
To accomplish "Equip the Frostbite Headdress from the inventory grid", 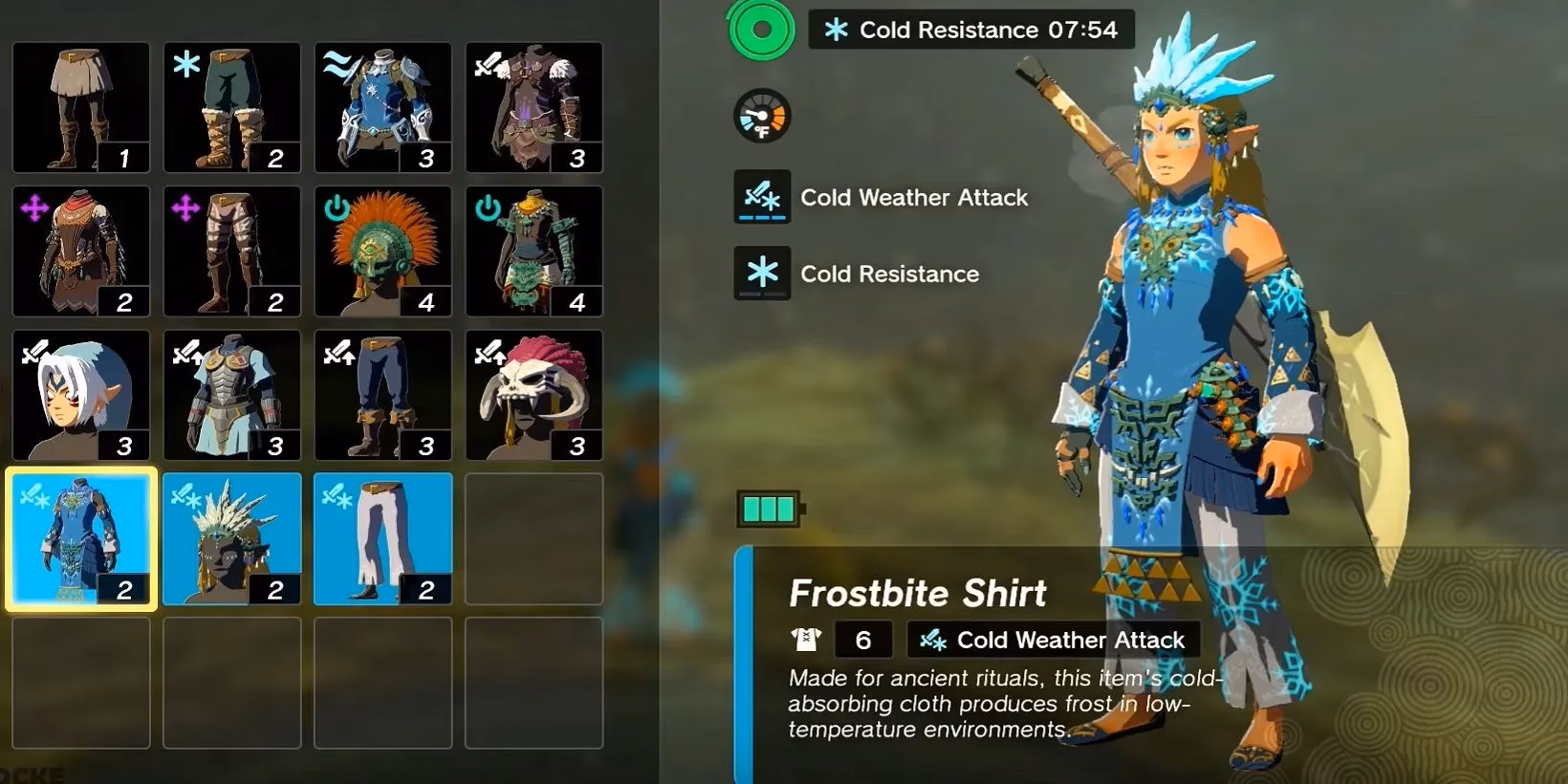I will (x=232, y=538).
